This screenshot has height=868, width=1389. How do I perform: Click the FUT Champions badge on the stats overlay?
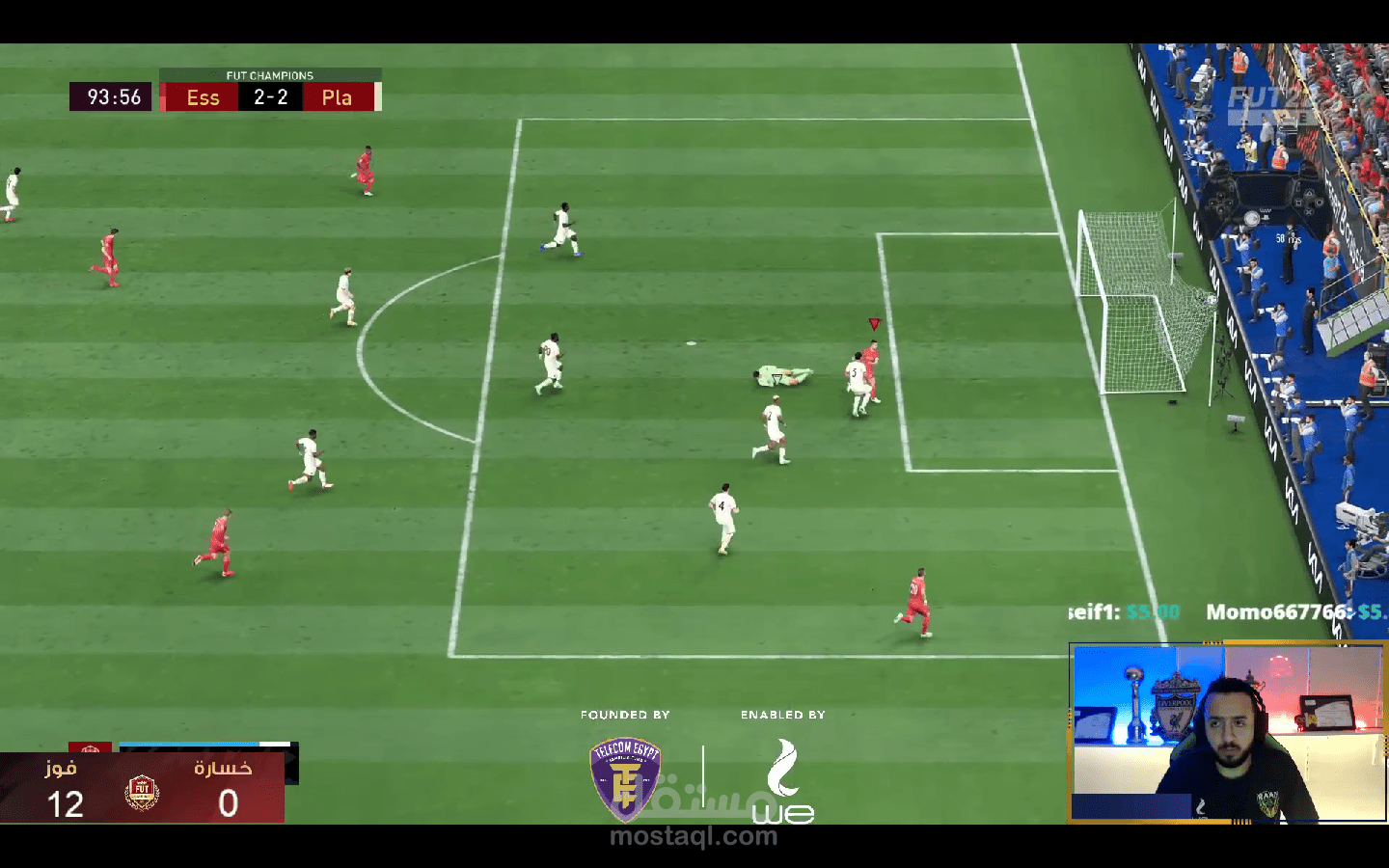pos(143,793)
